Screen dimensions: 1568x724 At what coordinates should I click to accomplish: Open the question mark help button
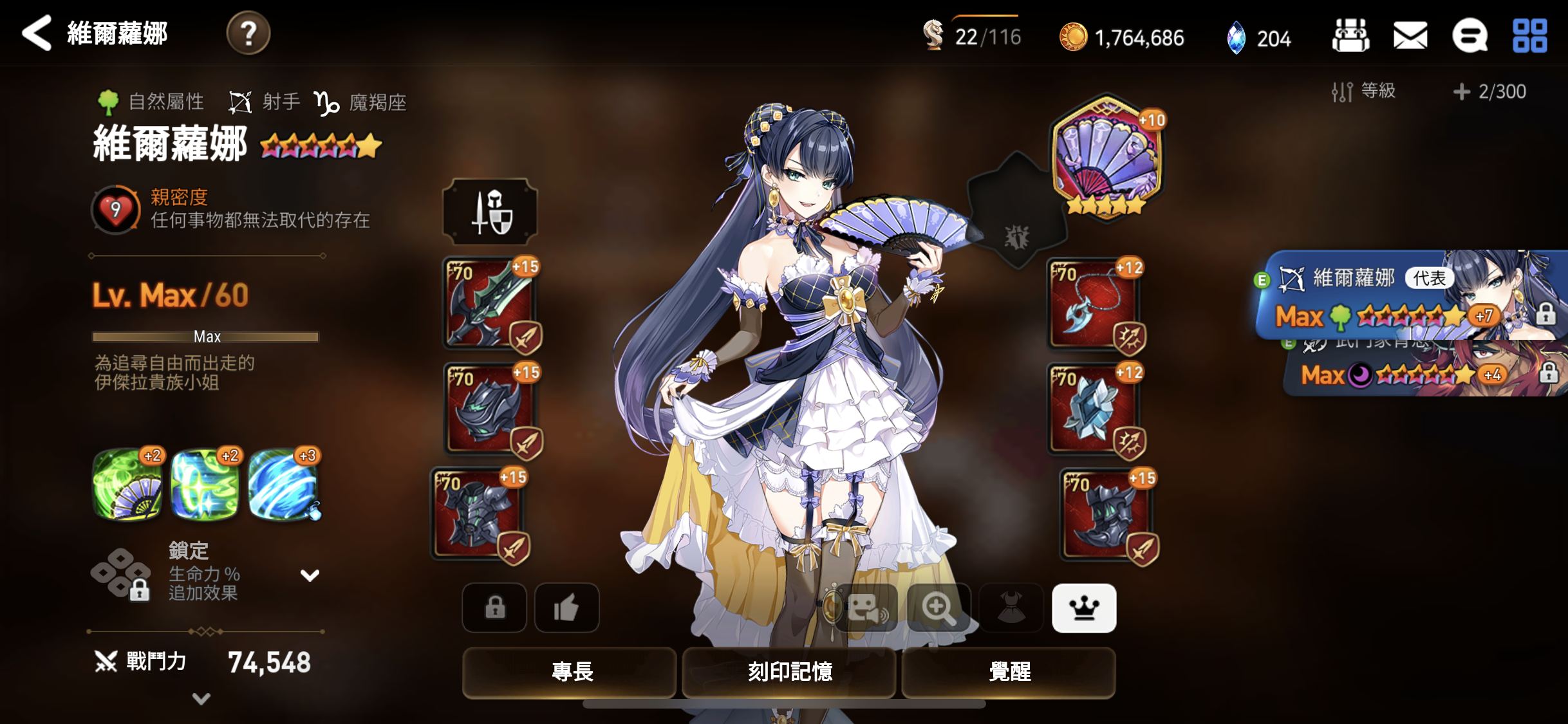coord(248,33)
